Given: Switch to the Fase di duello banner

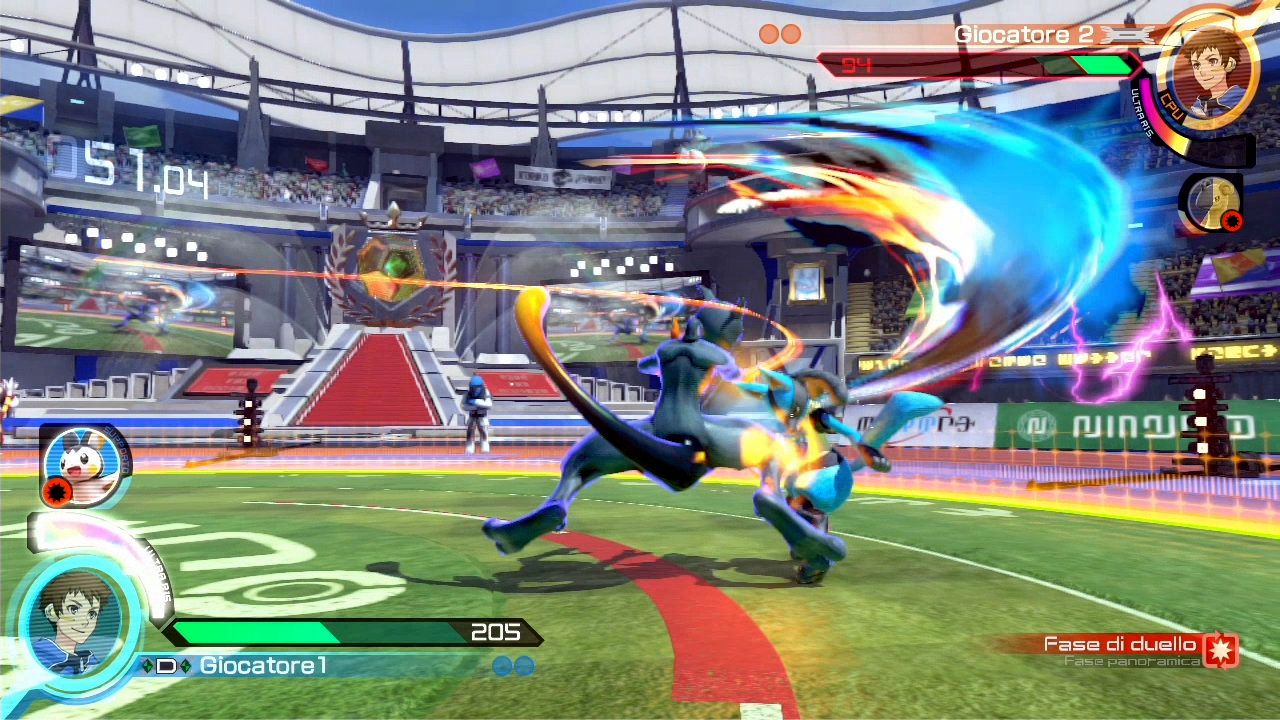Looking at the screenshot, I should click(x=1118, y=643).
